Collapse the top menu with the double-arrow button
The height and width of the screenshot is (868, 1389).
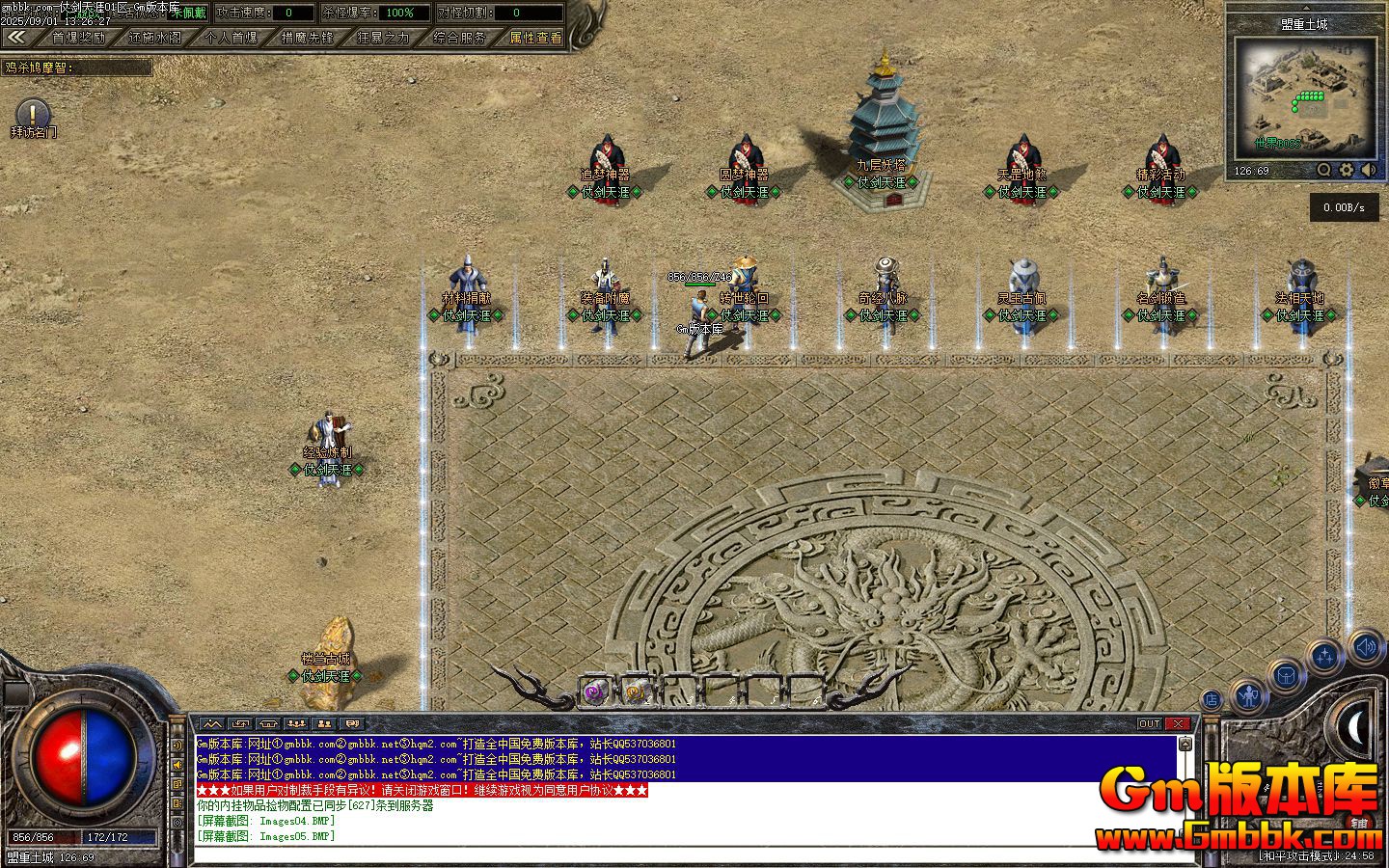click(15, 38)
